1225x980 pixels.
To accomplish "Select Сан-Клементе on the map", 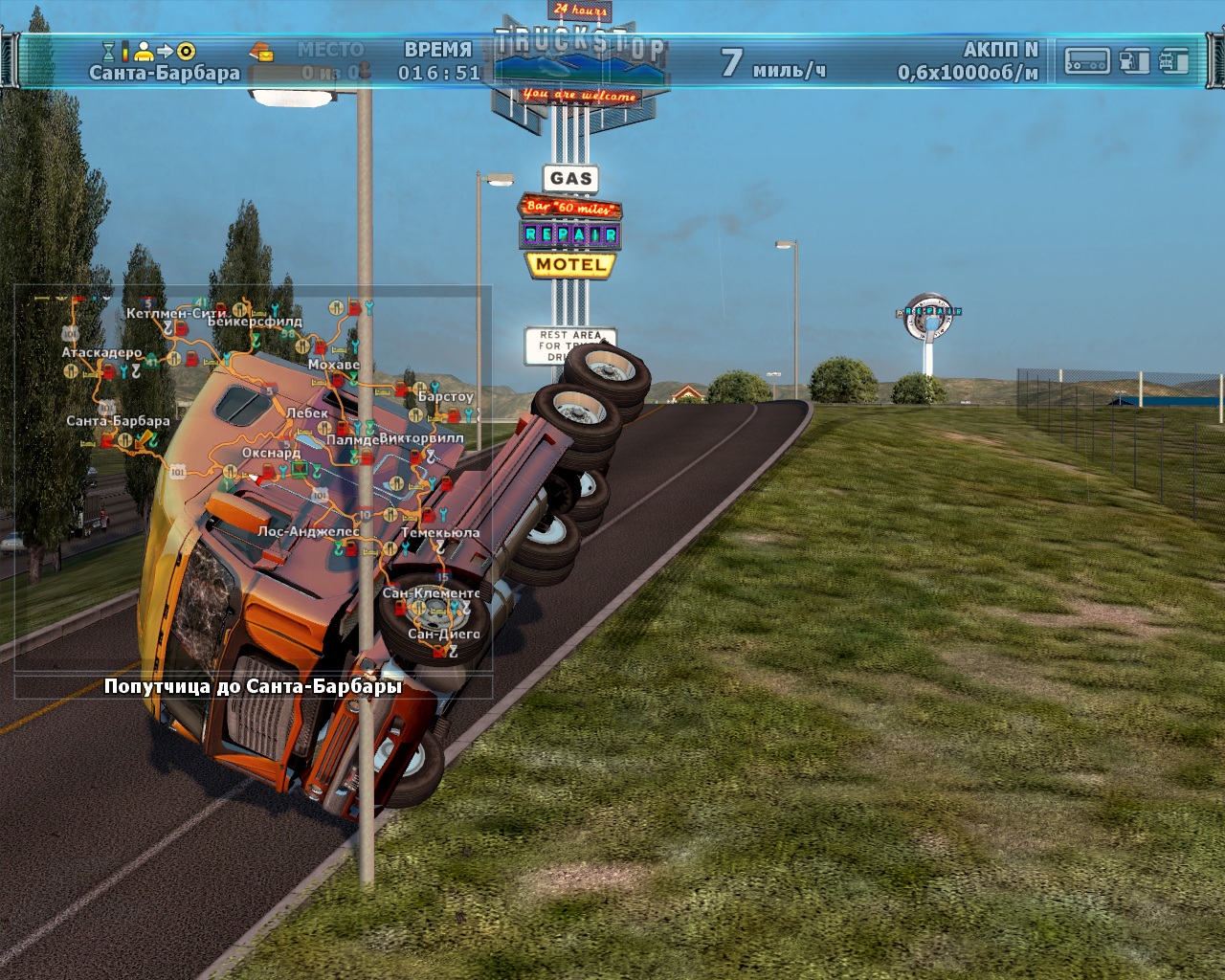I will coord(431,593).
